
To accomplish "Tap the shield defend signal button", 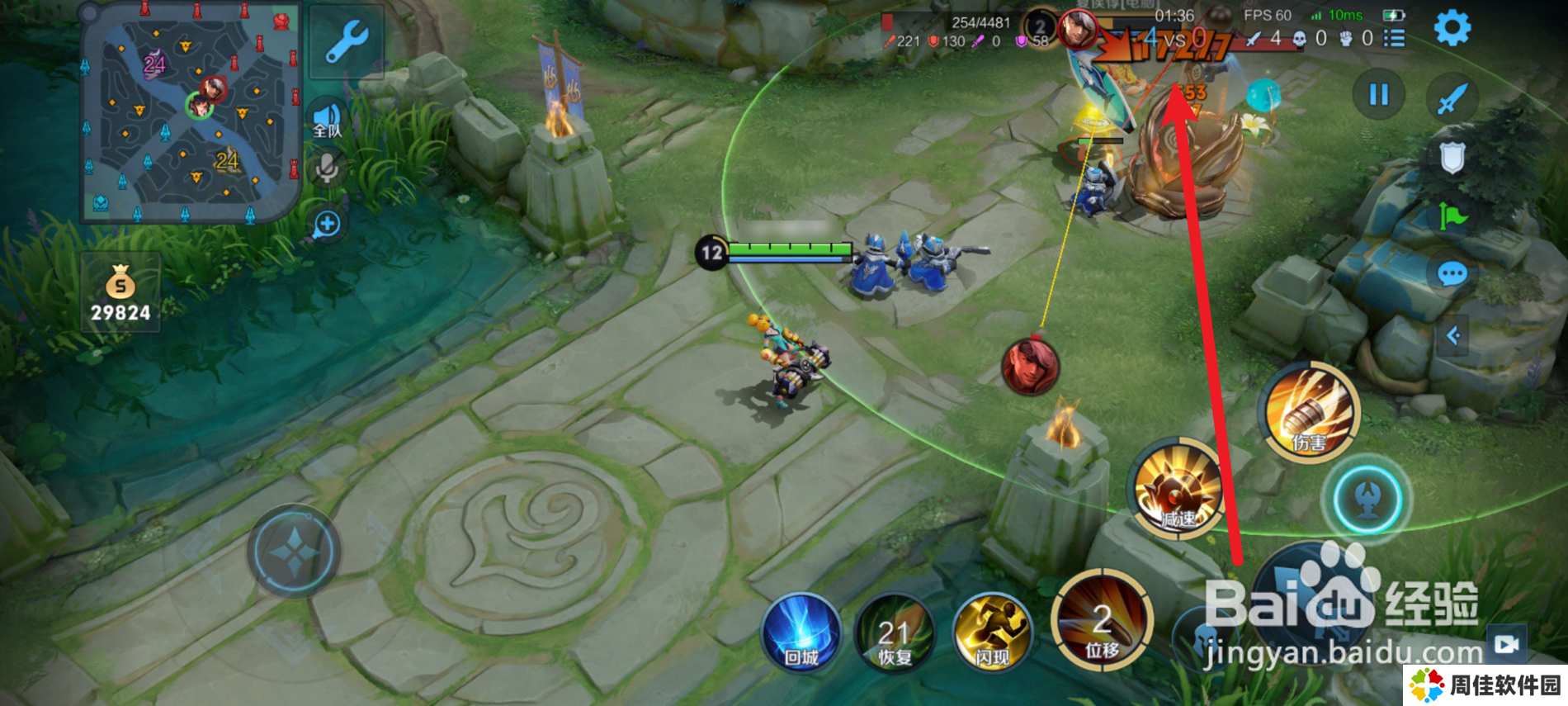I will [1452, 157].
